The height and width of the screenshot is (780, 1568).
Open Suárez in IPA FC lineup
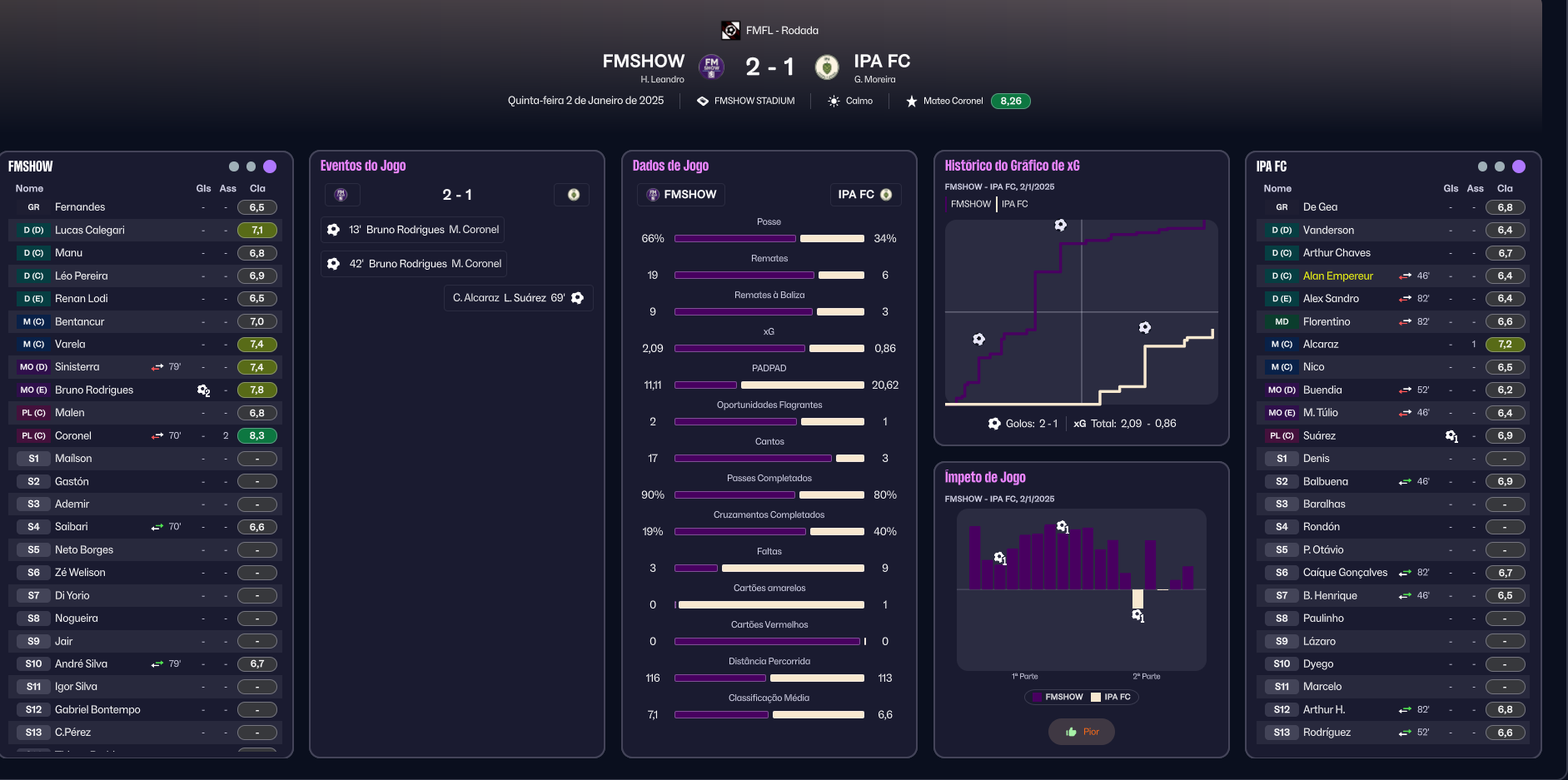(1319, 436)
